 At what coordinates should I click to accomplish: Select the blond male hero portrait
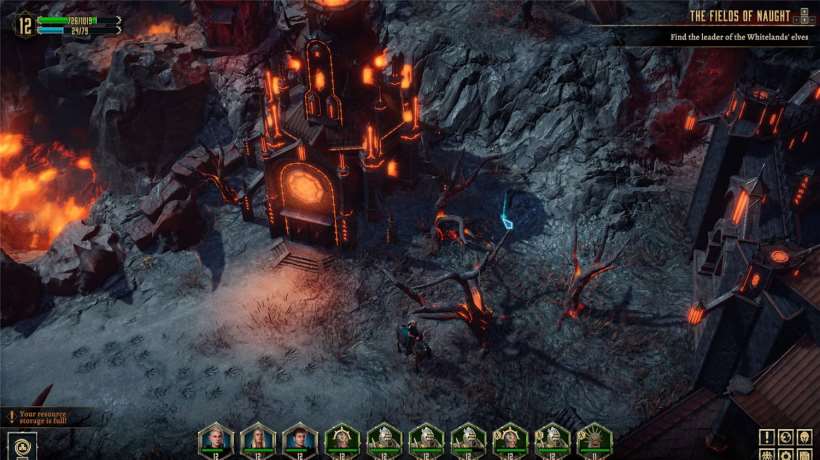216,438
